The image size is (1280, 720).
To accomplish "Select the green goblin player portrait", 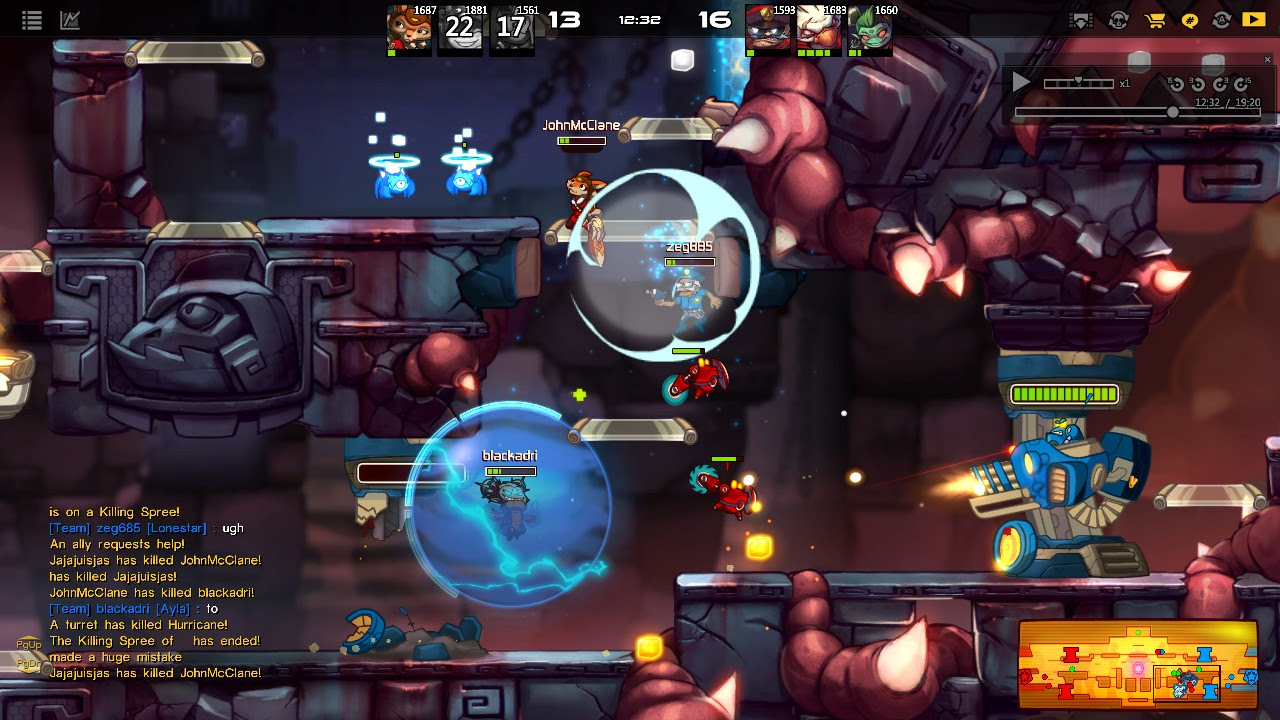I will click(x=870, y=27).
